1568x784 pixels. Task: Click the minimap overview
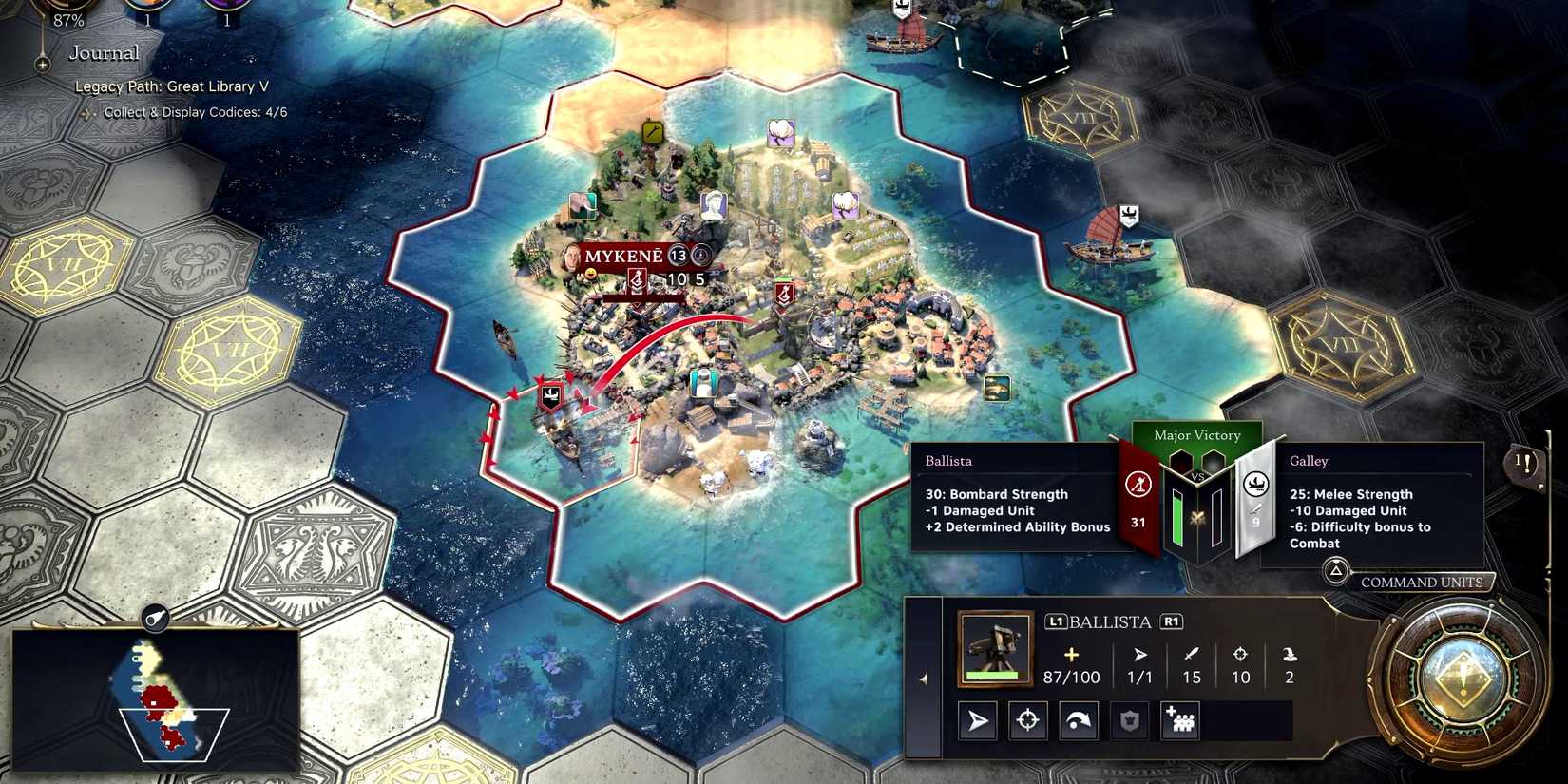coord(157,698)
